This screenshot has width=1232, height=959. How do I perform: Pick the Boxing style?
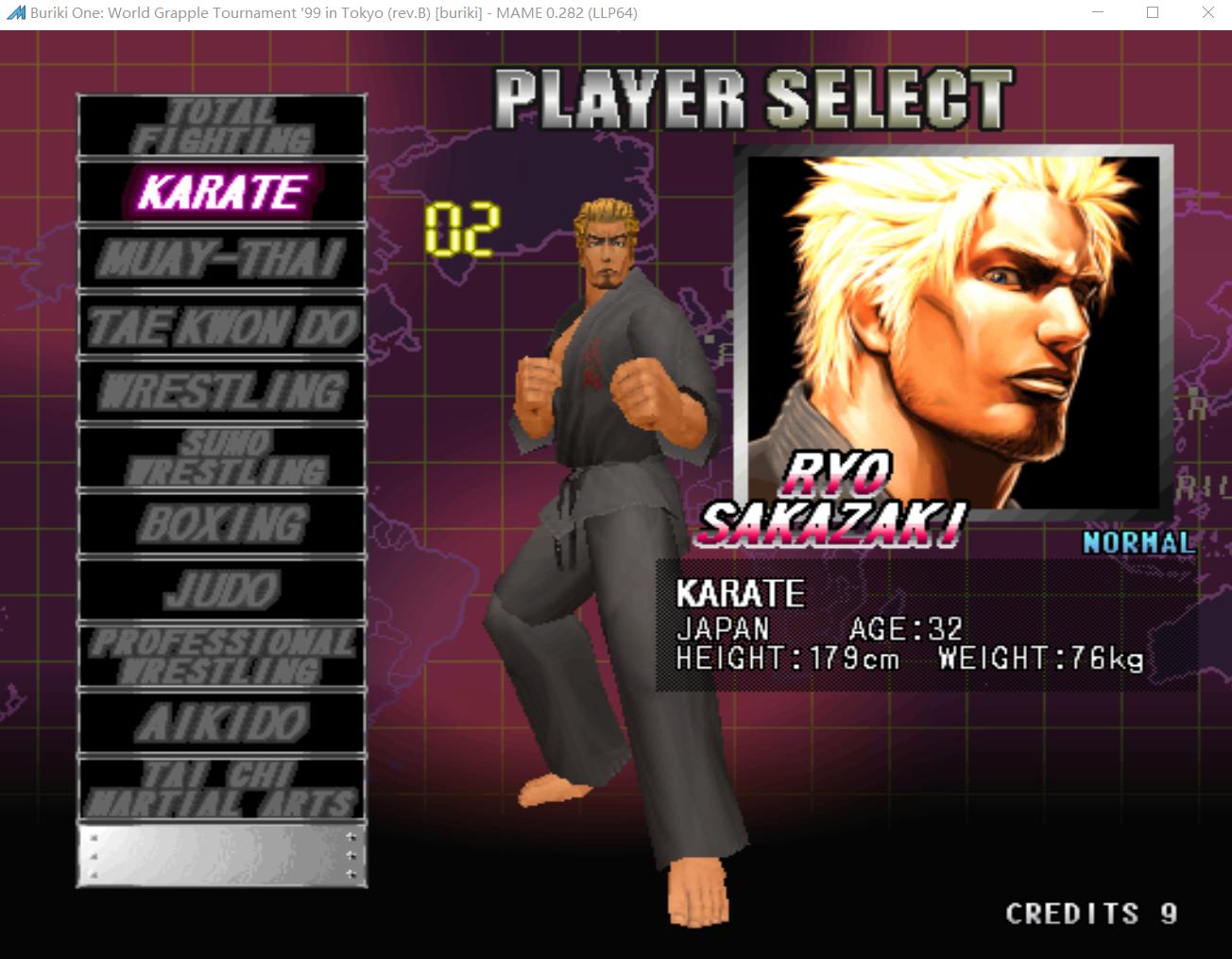tap(222, 524)
